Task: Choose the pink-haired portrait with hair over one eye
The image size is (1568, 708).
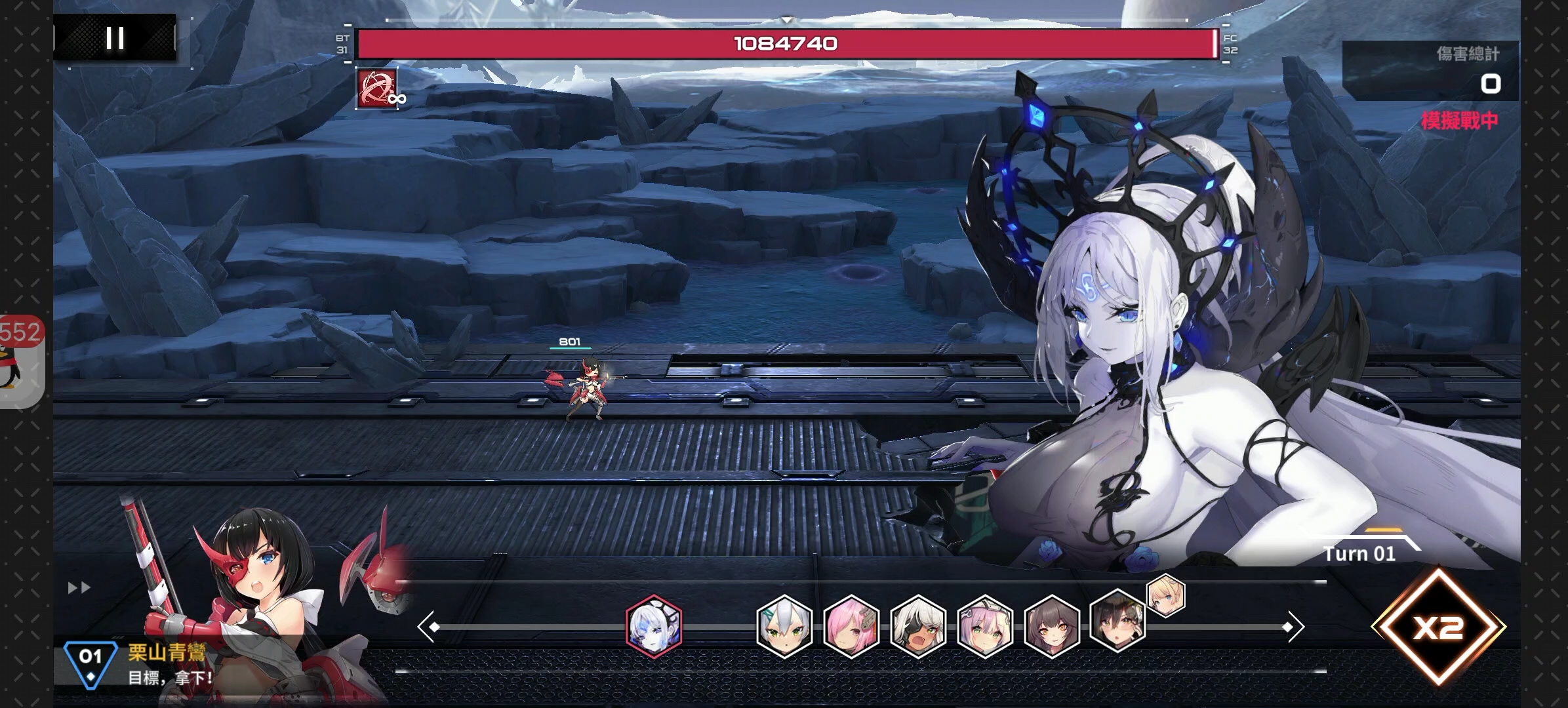Action: 851,626
